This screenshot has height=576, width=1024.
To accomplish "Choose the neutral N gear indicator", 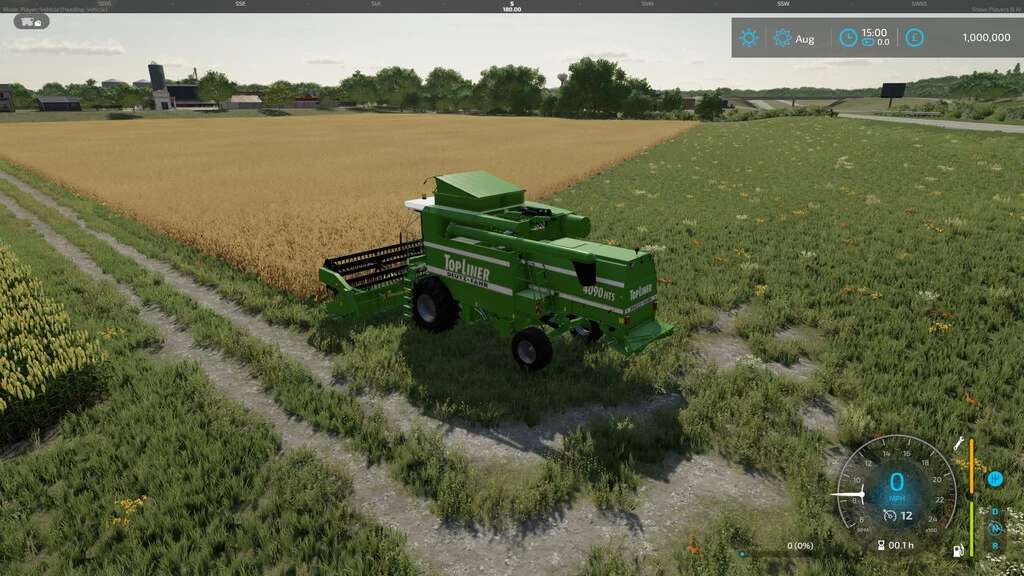I will click(995, 527).
